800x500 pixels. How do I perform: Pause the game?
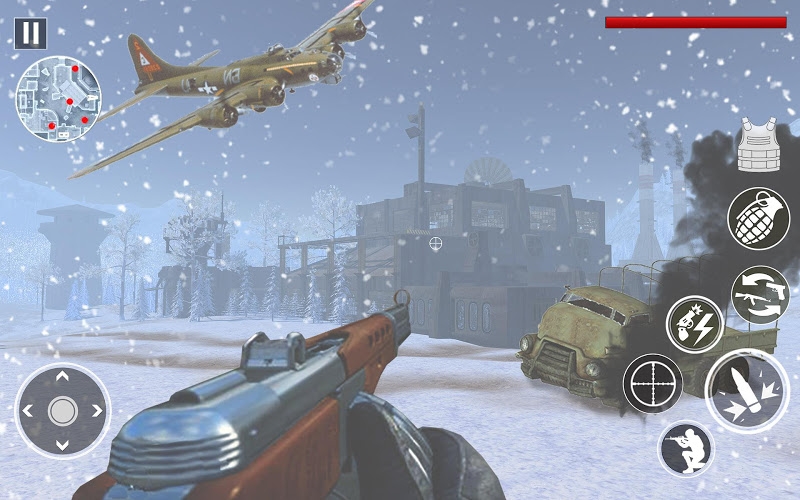[31, 33]
